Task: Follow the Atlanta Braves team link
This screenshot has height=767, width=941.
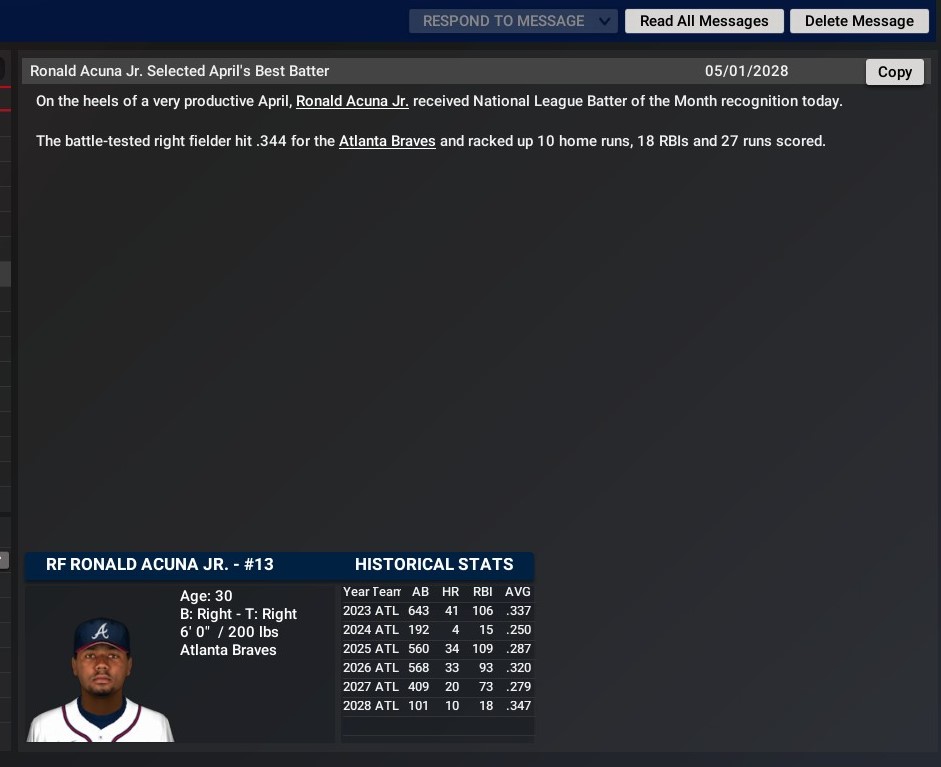Action: (387, 141)
